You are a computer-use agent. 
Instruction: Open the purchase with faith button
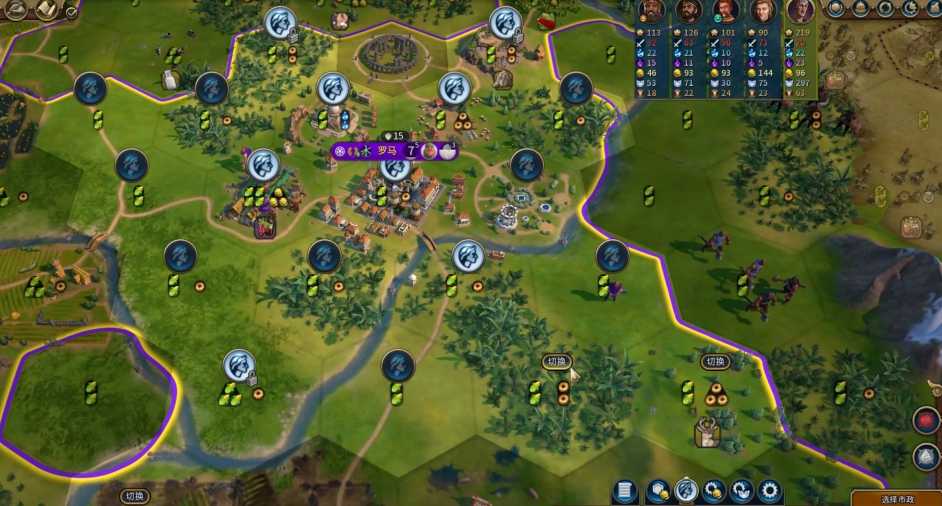pyautogui.click(x=741, y=491)
